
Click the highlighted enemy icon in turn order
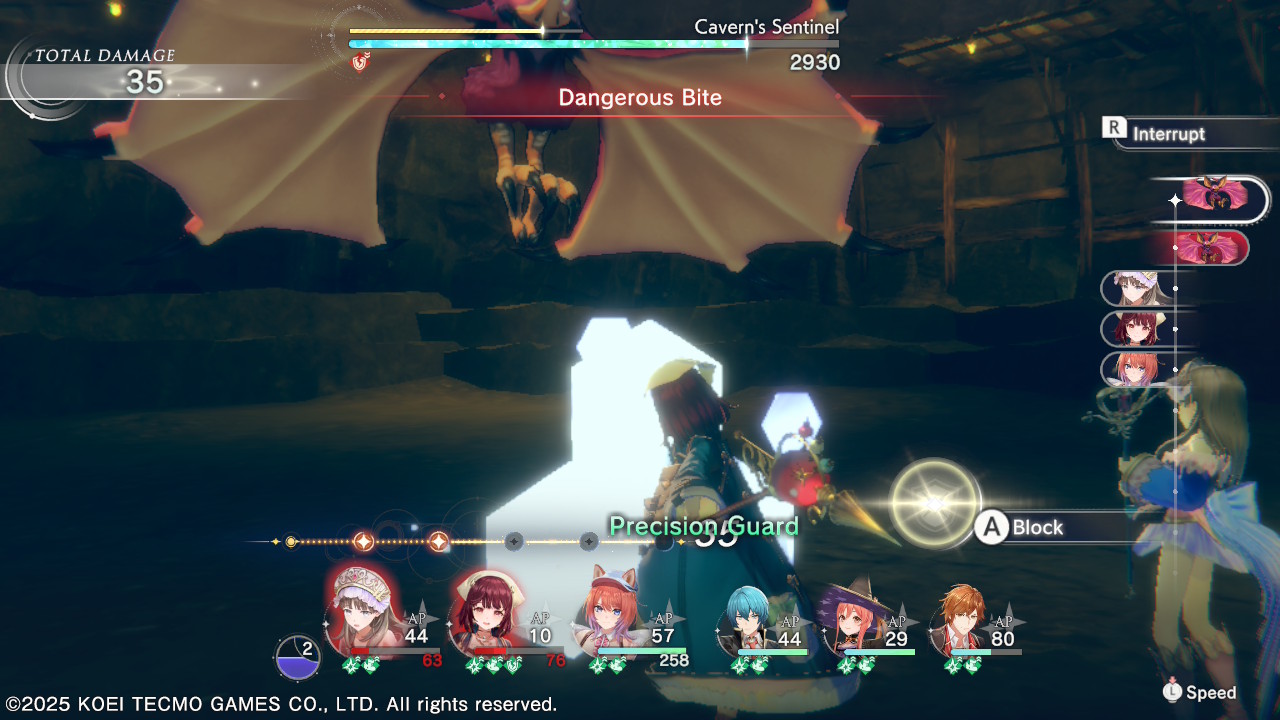1215,197
